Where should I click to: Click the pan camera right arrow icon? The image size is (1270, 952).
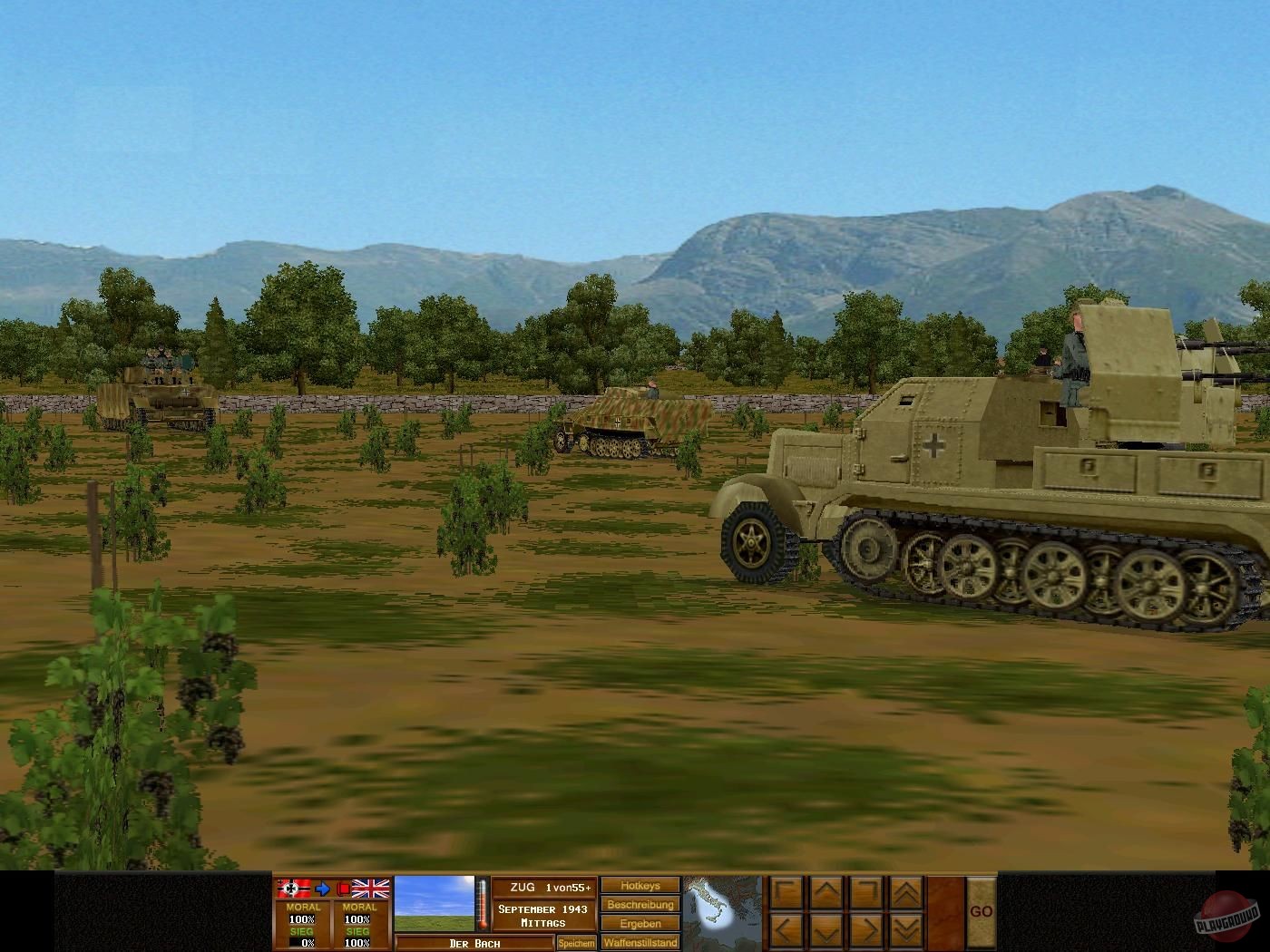(x=867, y=929)
